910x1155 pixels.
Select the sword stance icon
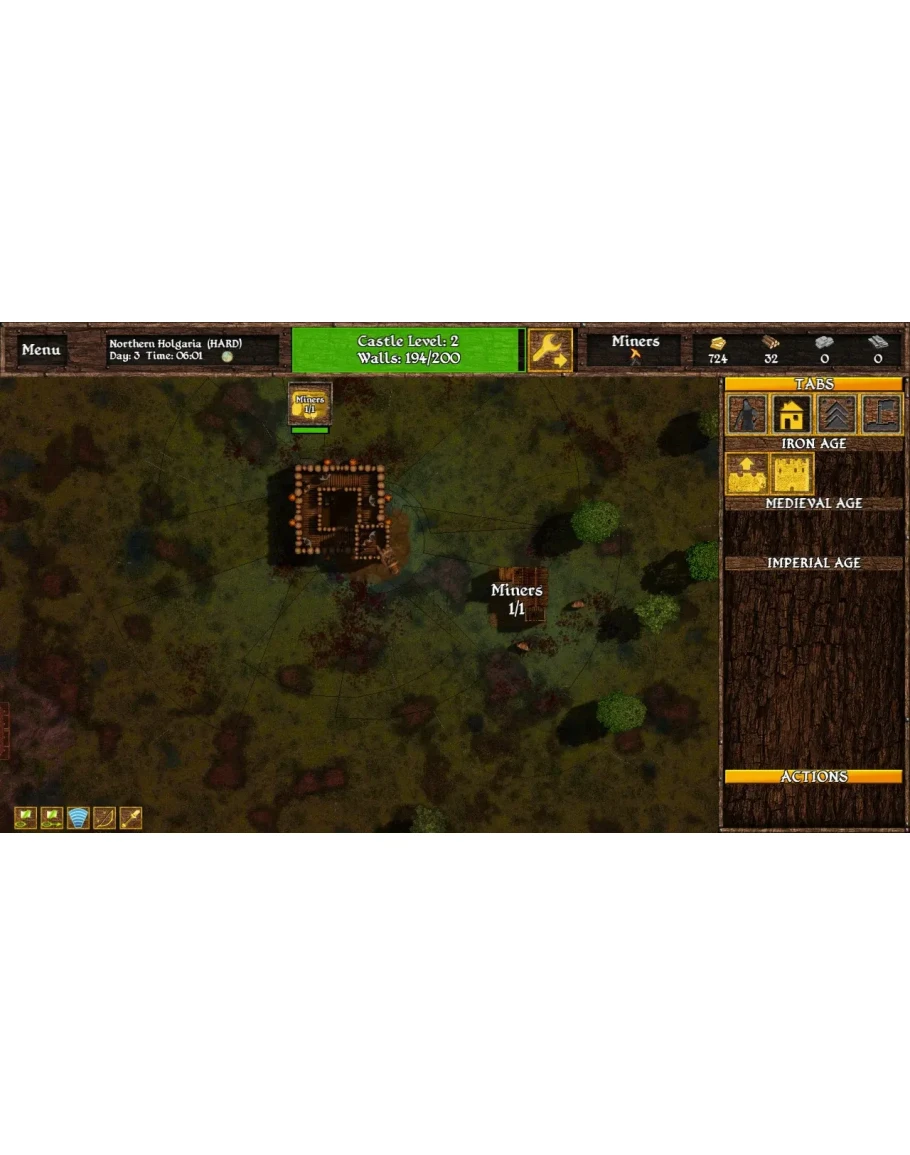pos(130,818)
